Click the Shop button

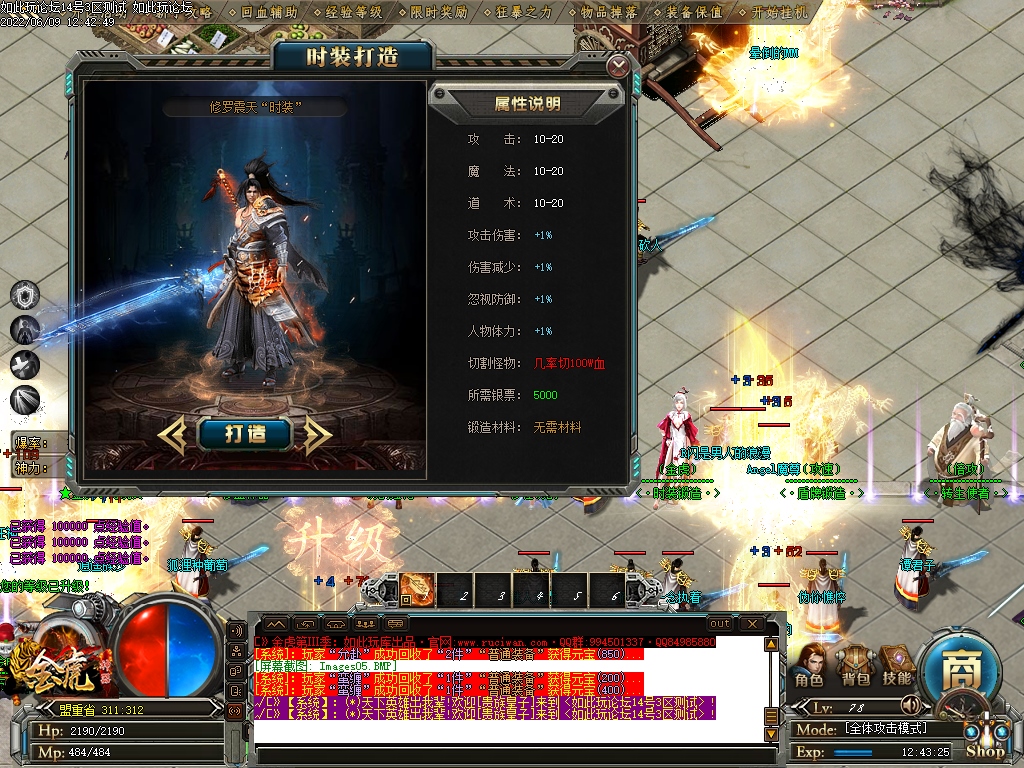pos(985,748)
